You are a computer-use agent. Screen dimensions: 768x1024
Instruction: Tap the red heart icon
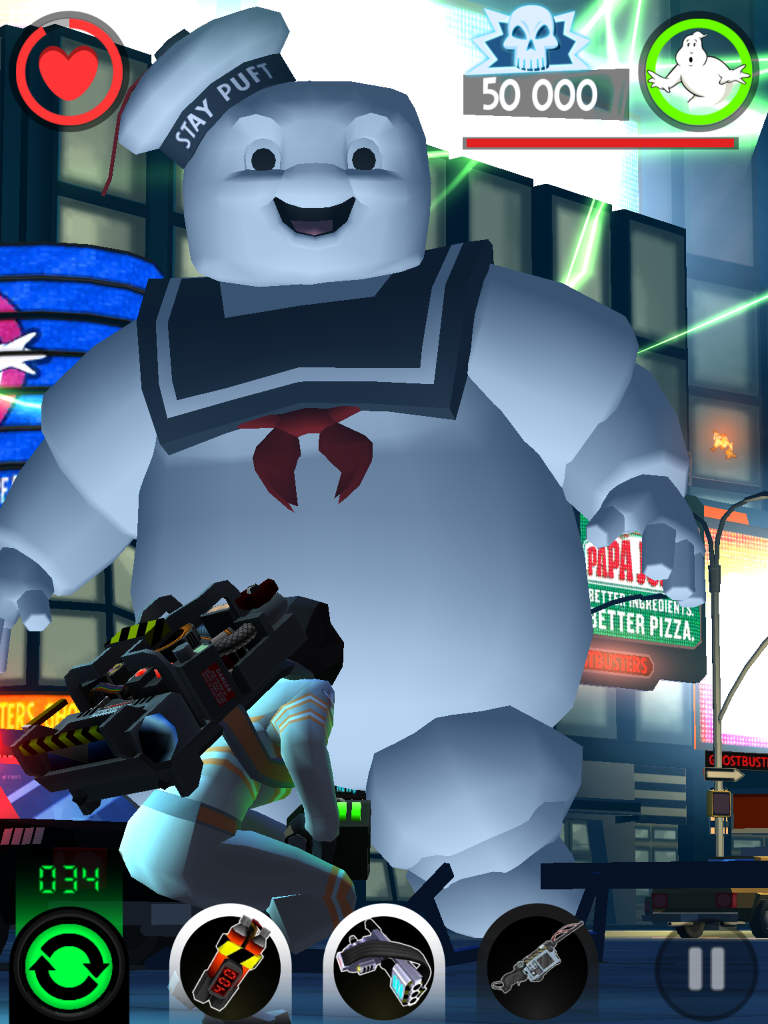70,71
